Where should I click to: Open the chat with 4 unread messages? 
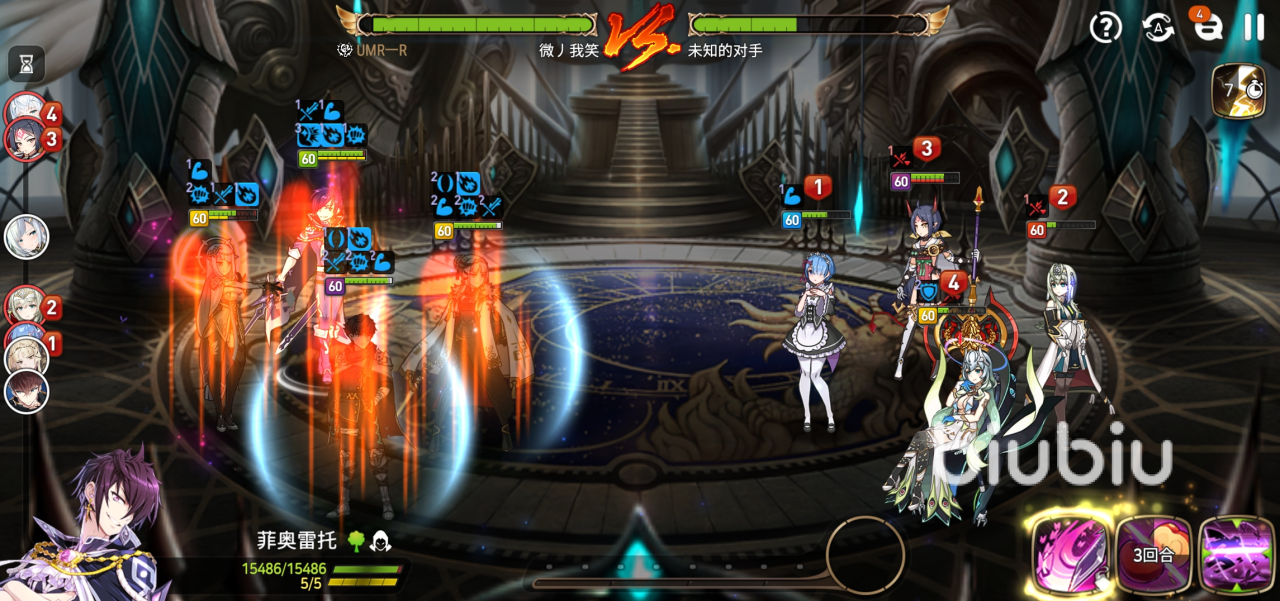point(1208,27)
